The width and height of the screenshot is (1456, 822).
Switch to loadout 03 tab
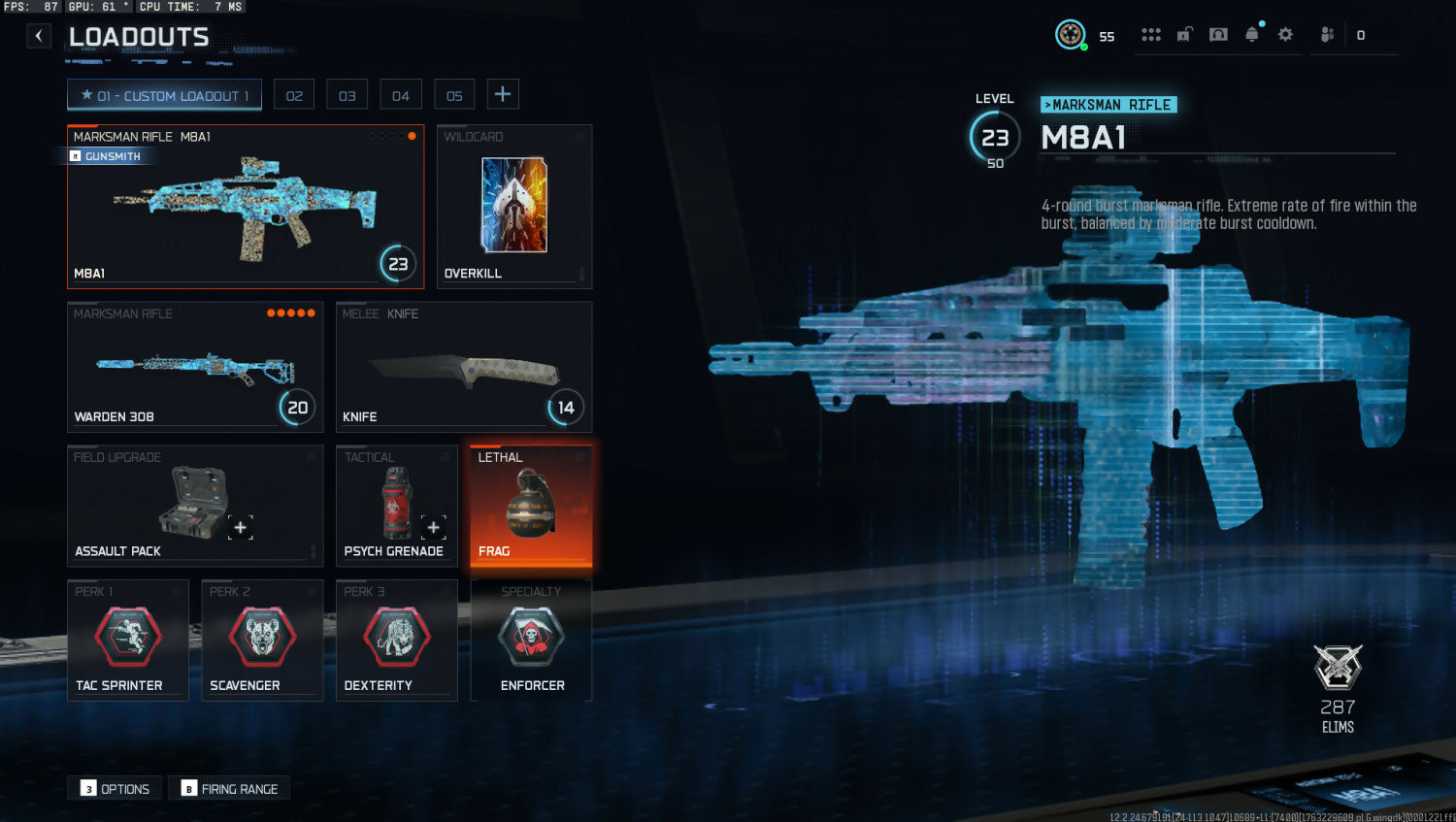coord(347,95)
